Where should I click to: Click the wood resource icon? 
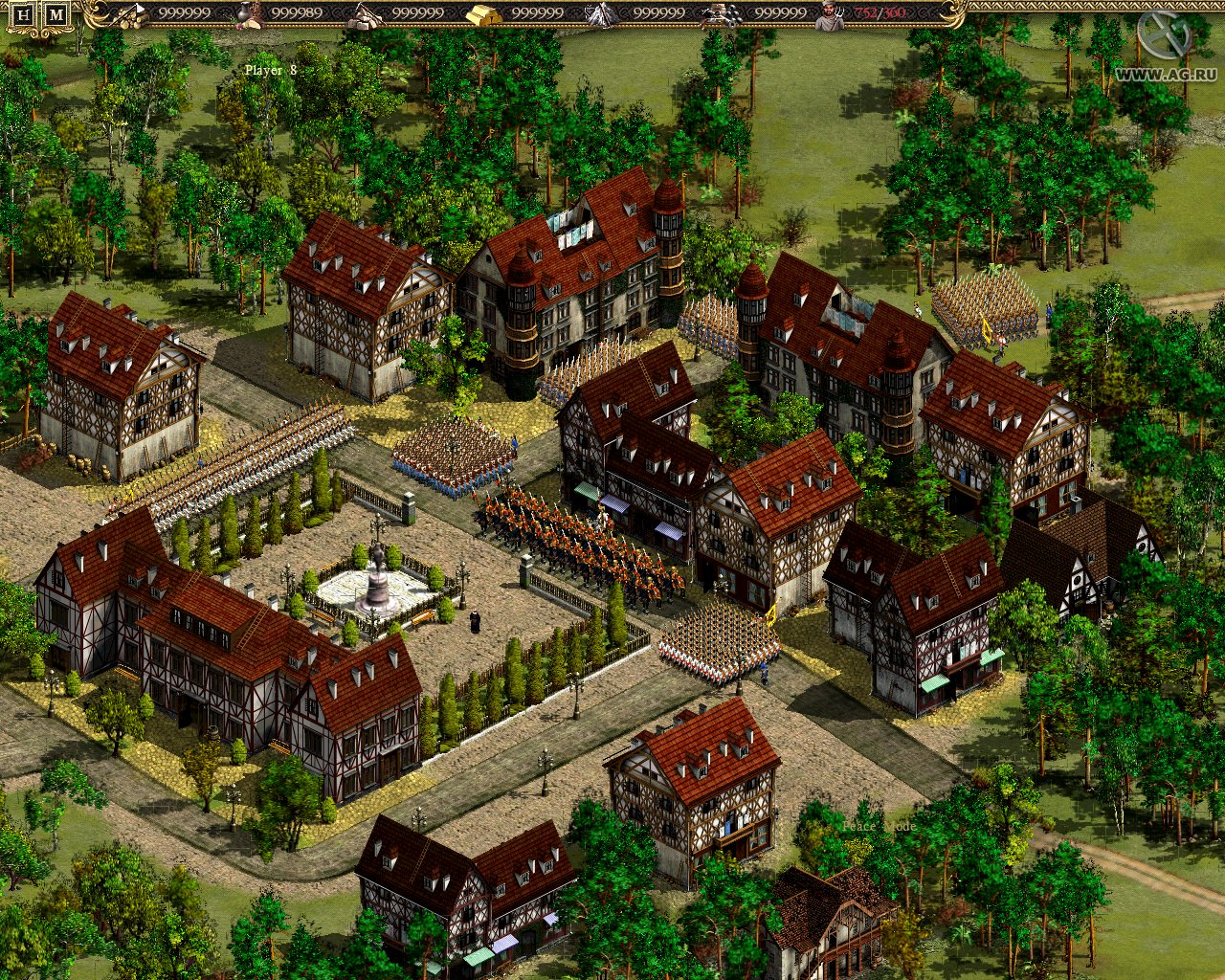[131, 14]
